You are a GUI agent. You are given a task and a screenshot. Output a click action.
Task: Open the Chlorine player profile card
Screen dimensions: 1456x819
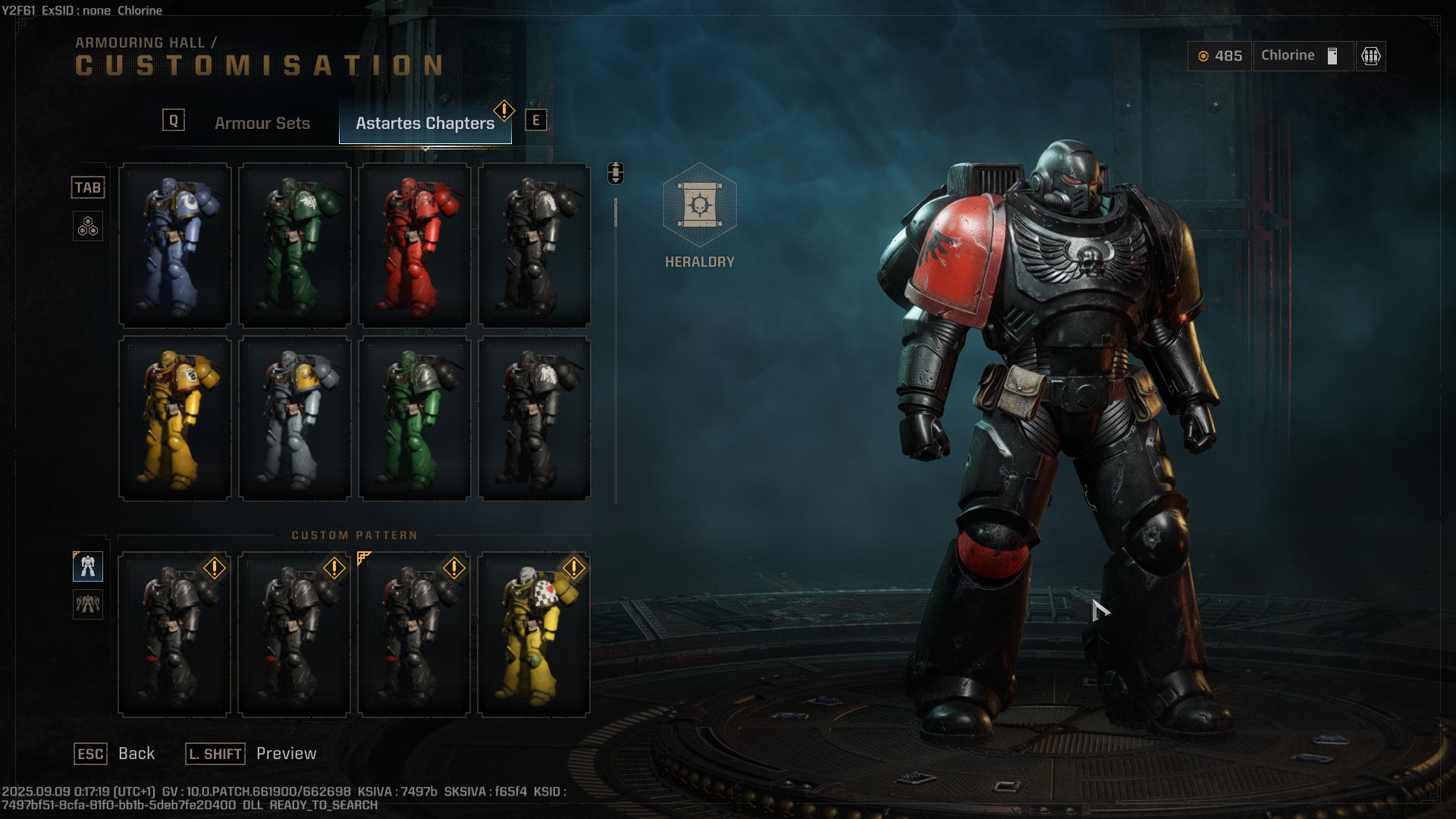[x=1301, y=55]
